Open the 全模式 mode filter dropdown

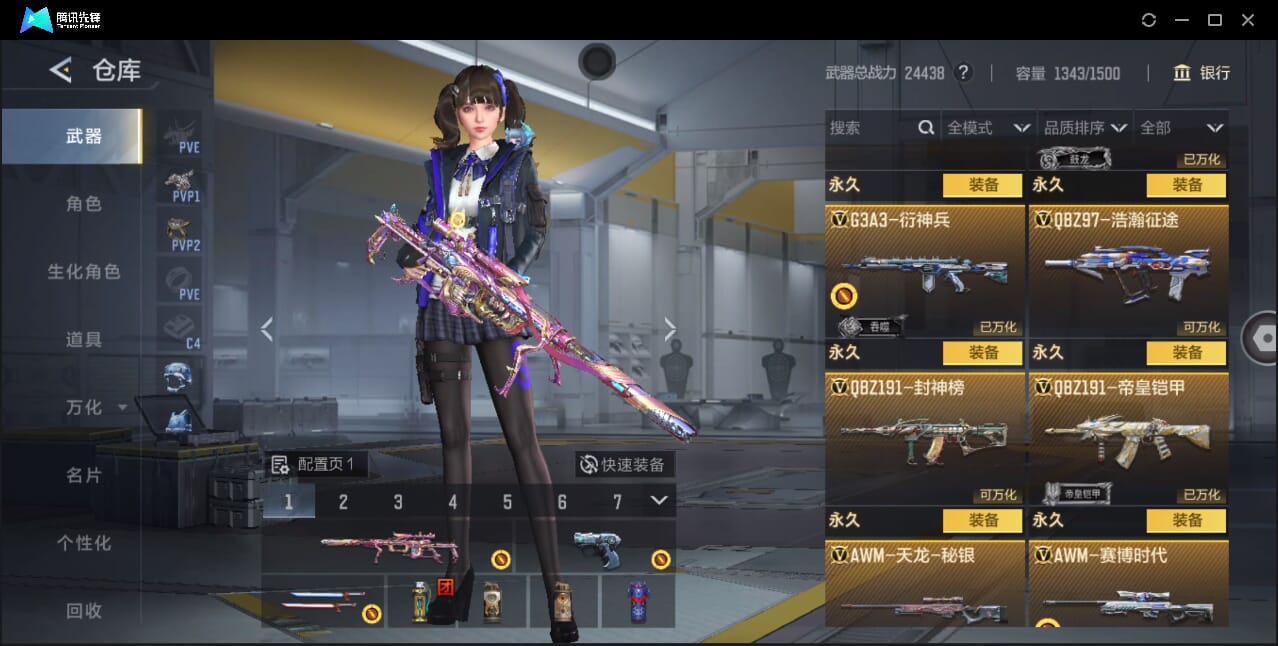point(988,128)
